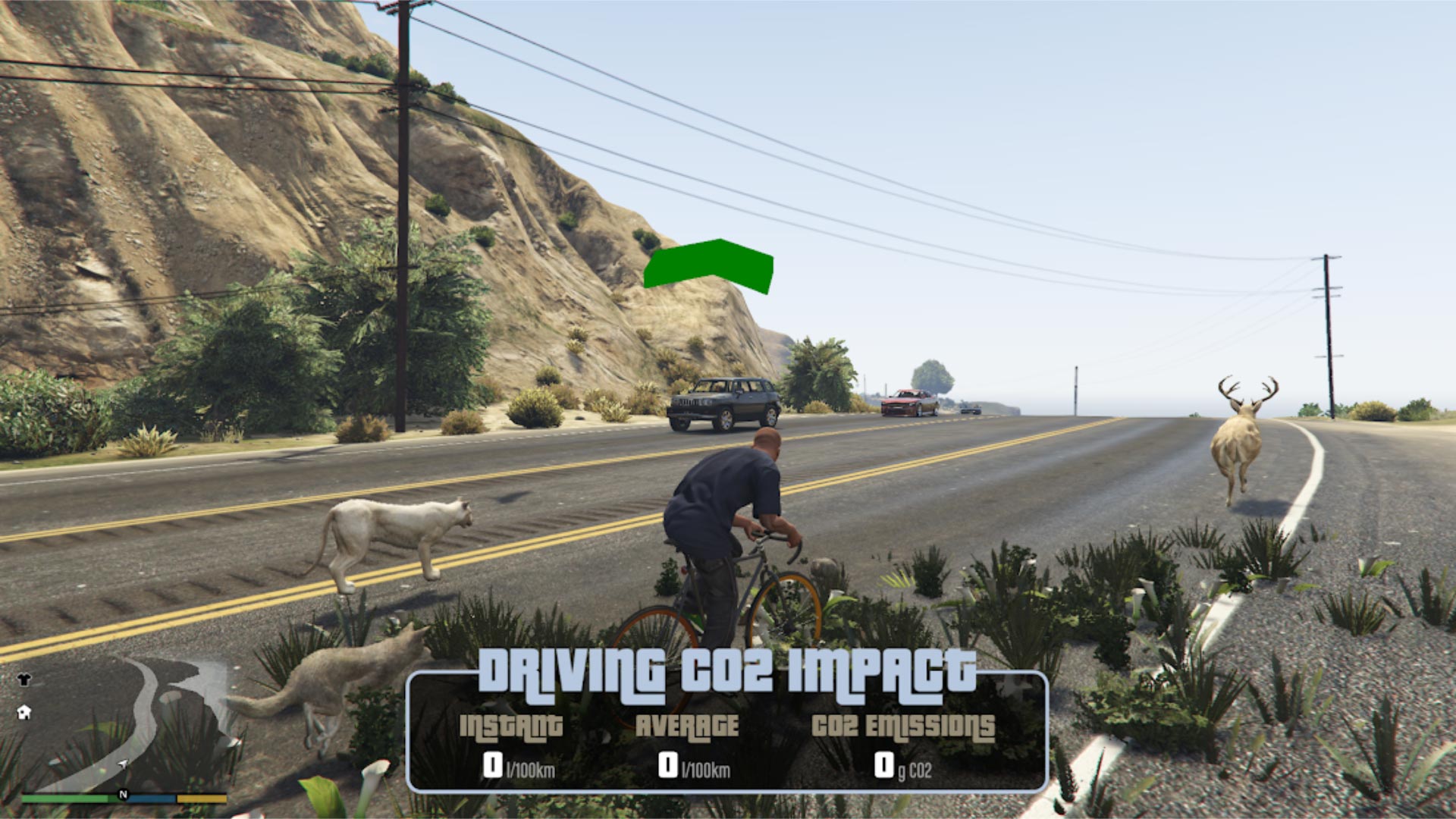
Task: Click the clothing store shirt blip
Action: coord(24,679)
